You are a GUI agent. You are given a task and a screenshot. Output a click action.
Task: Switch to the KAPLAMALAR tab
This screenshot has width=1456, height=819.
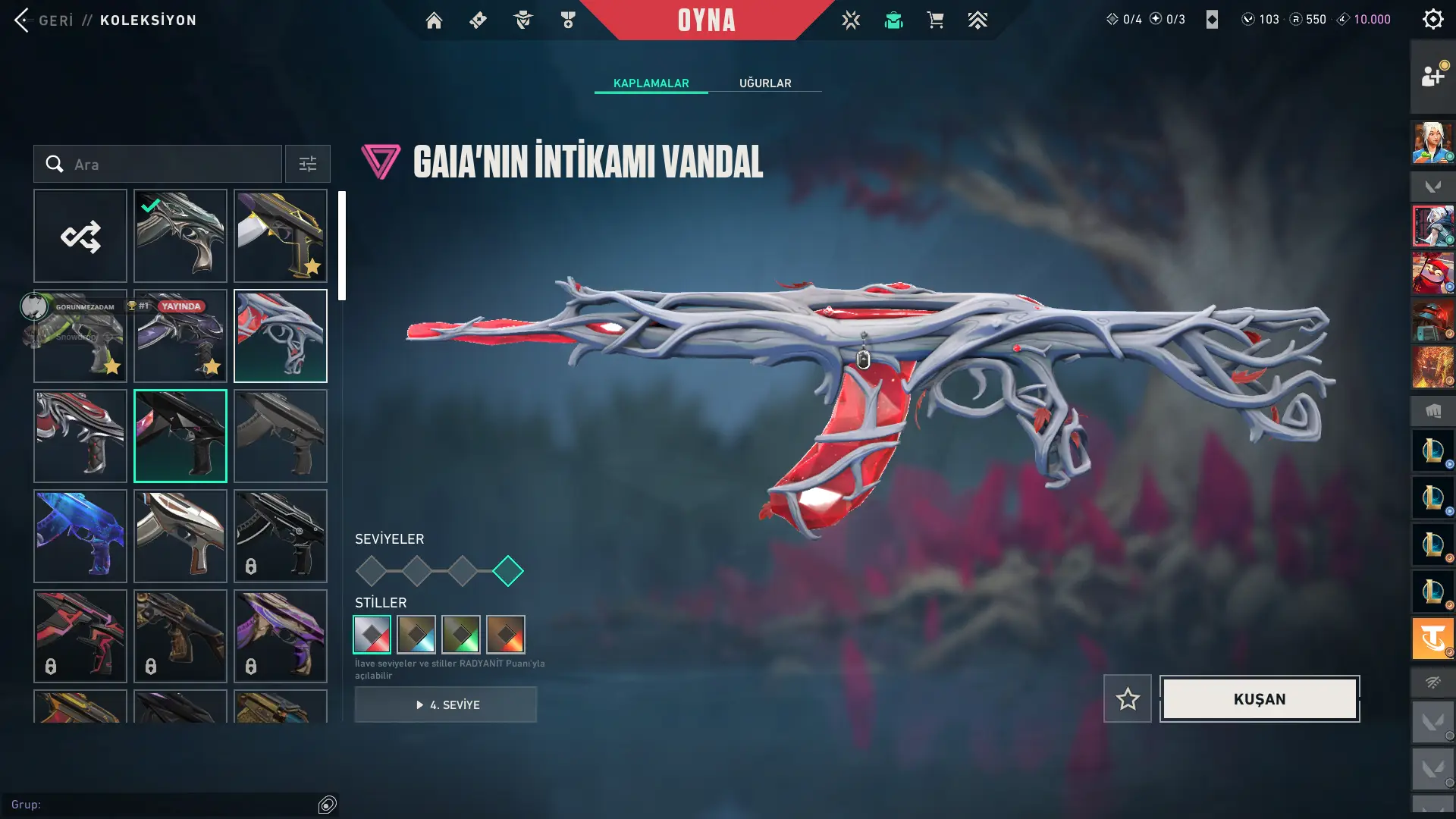(x=651, y=83)
